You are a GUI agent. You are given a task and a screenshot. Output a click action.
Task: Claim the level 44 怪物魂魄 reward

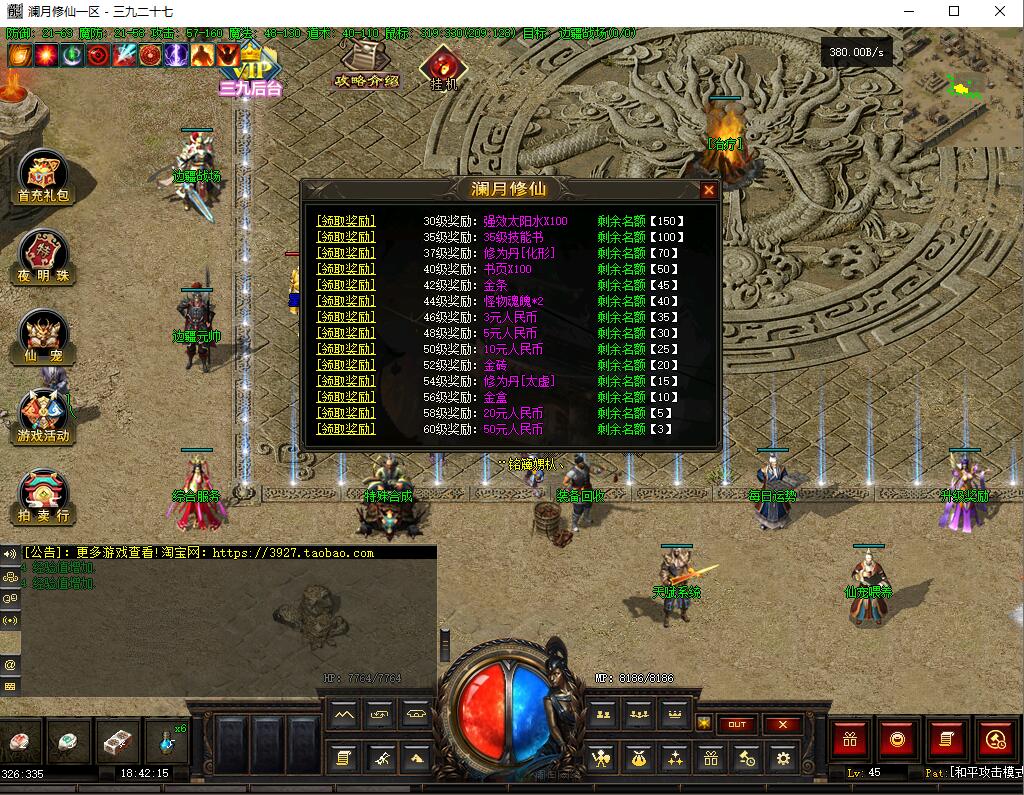(346, 301)
